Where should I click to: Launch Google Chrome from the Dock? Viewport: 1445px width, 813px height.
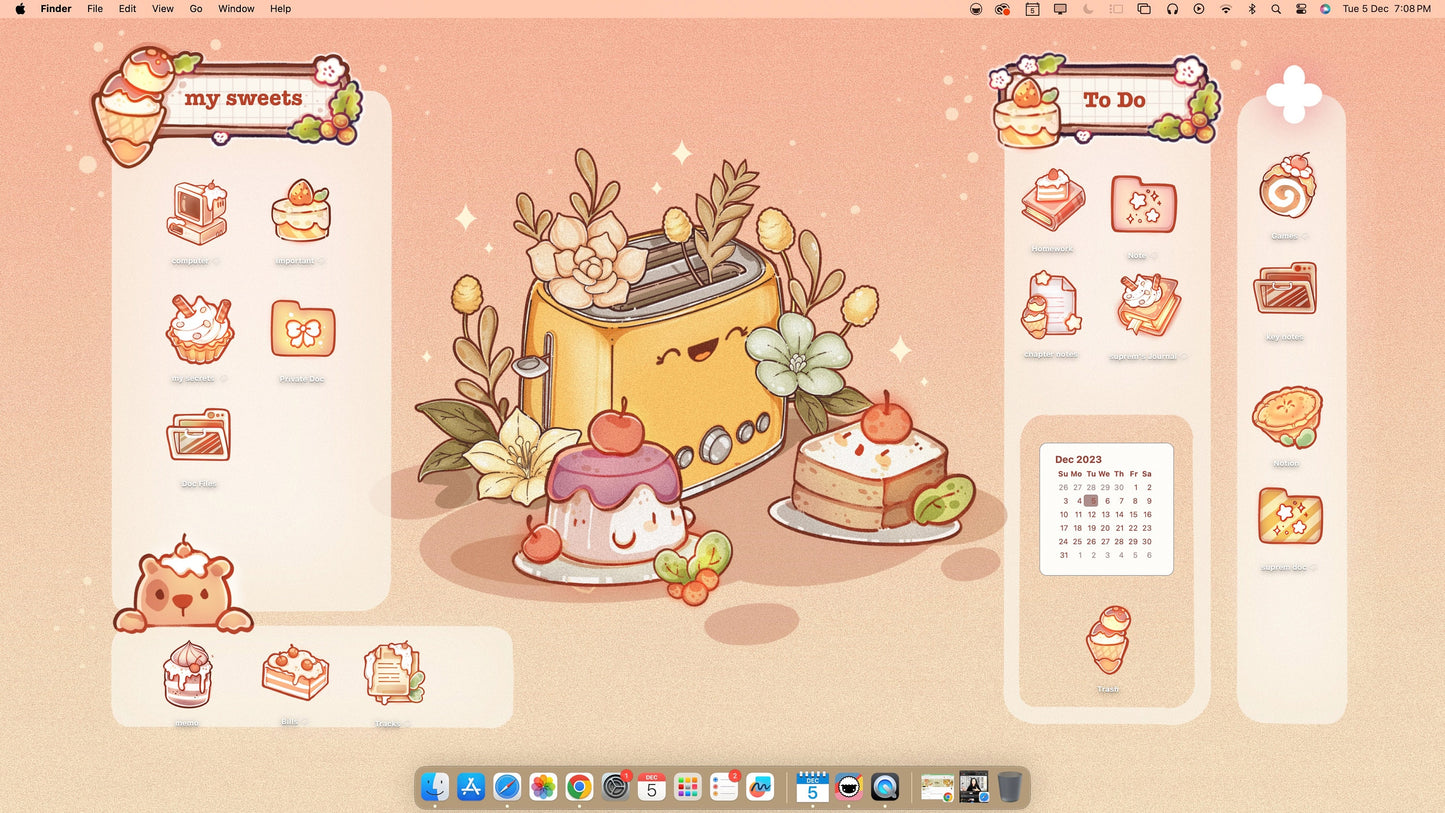pos(579,787)
